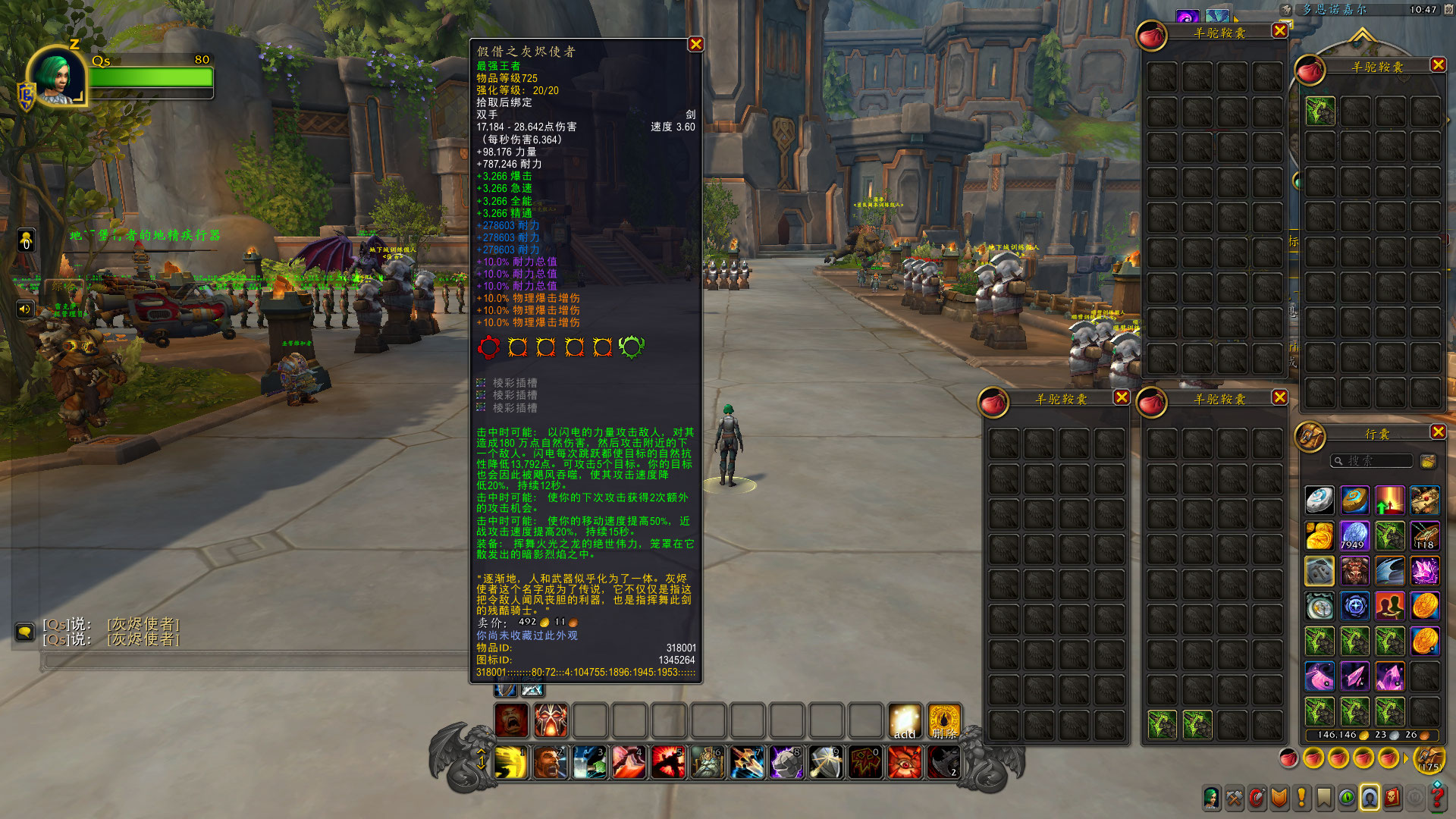Open the chat bubble button
The width and height of the screenshot is (1456, 819).
[x=24, y=632]
